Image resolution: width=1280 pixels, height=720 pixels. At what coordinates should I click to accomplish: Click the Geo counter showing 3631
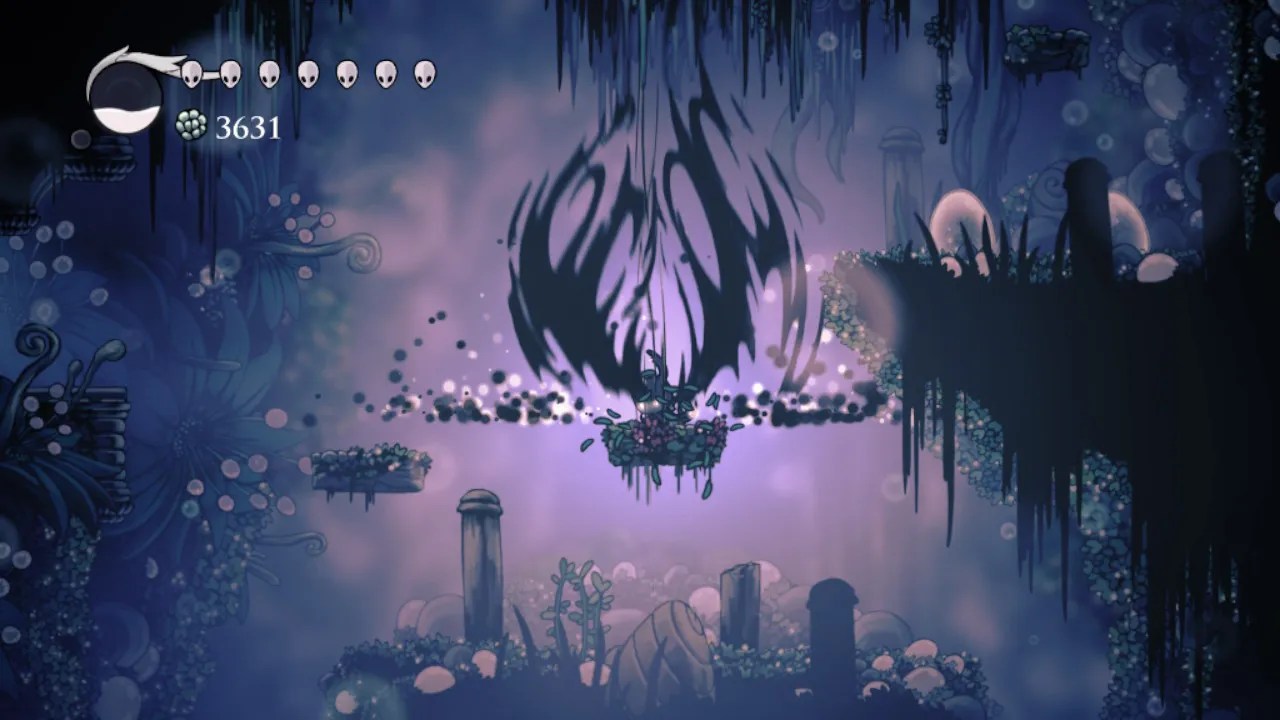point(247,128)
